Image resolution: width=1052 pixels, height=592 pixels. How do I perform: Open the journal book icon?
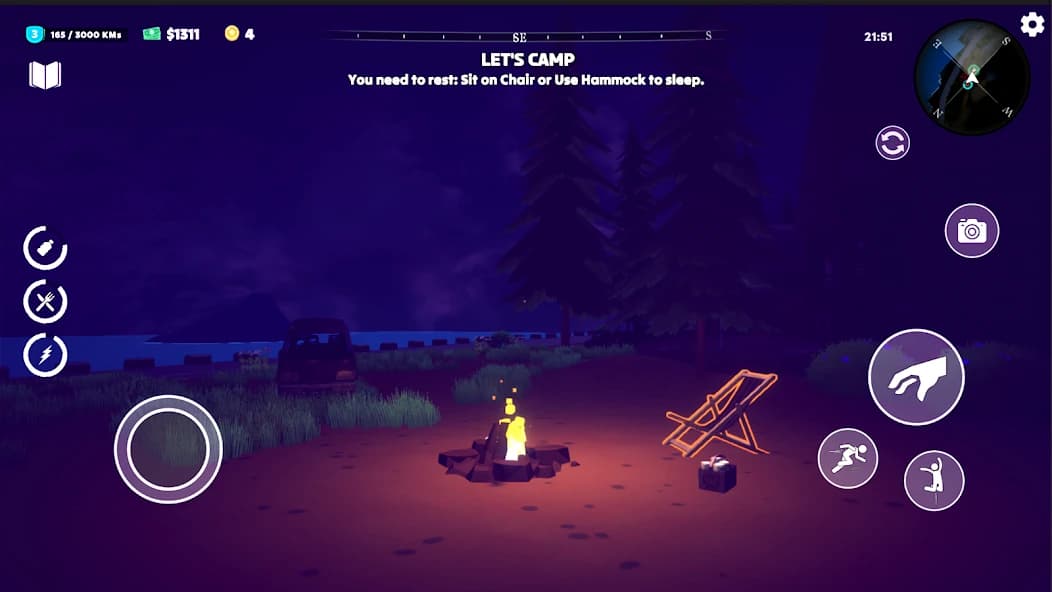[x=45, y=75]
